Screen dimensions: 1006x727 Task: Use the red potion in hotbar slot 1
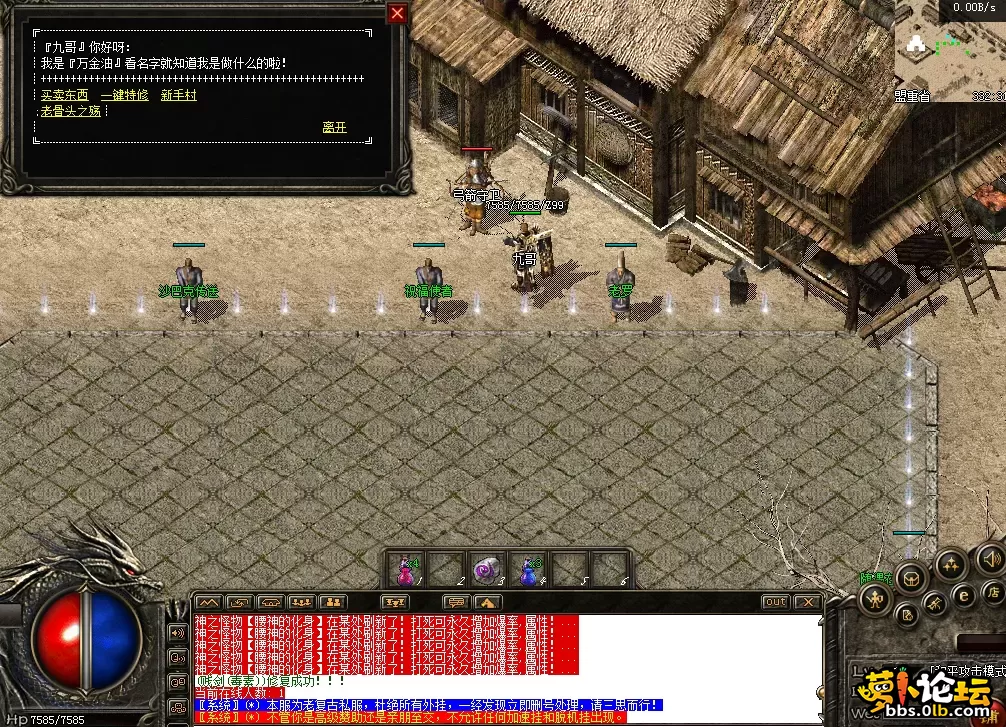click(407, 570)
